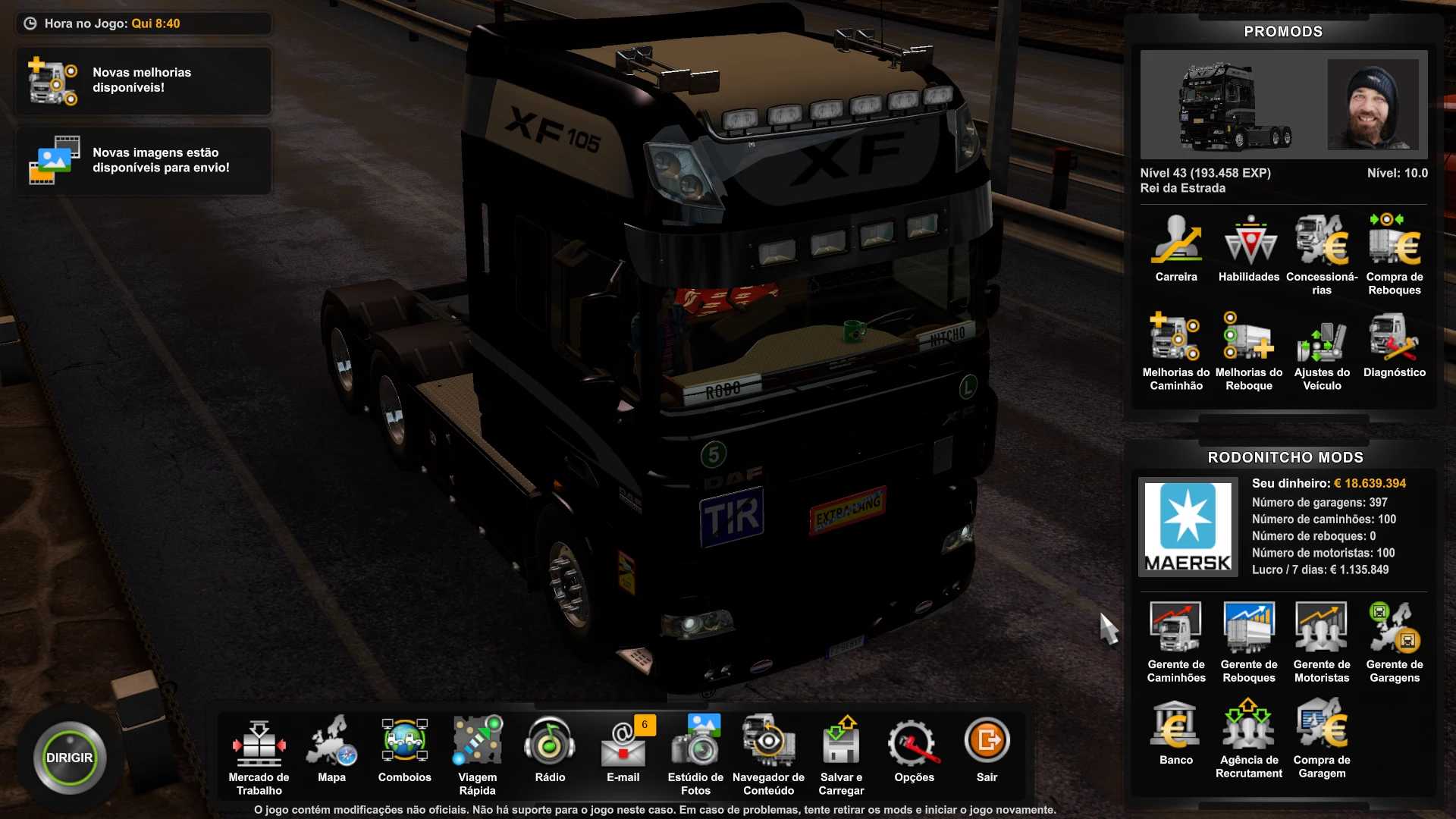This screenshot has width=1456, height=819.
Task: Click the round DIRIGIR drive button
Action: (x=70, y=758)
